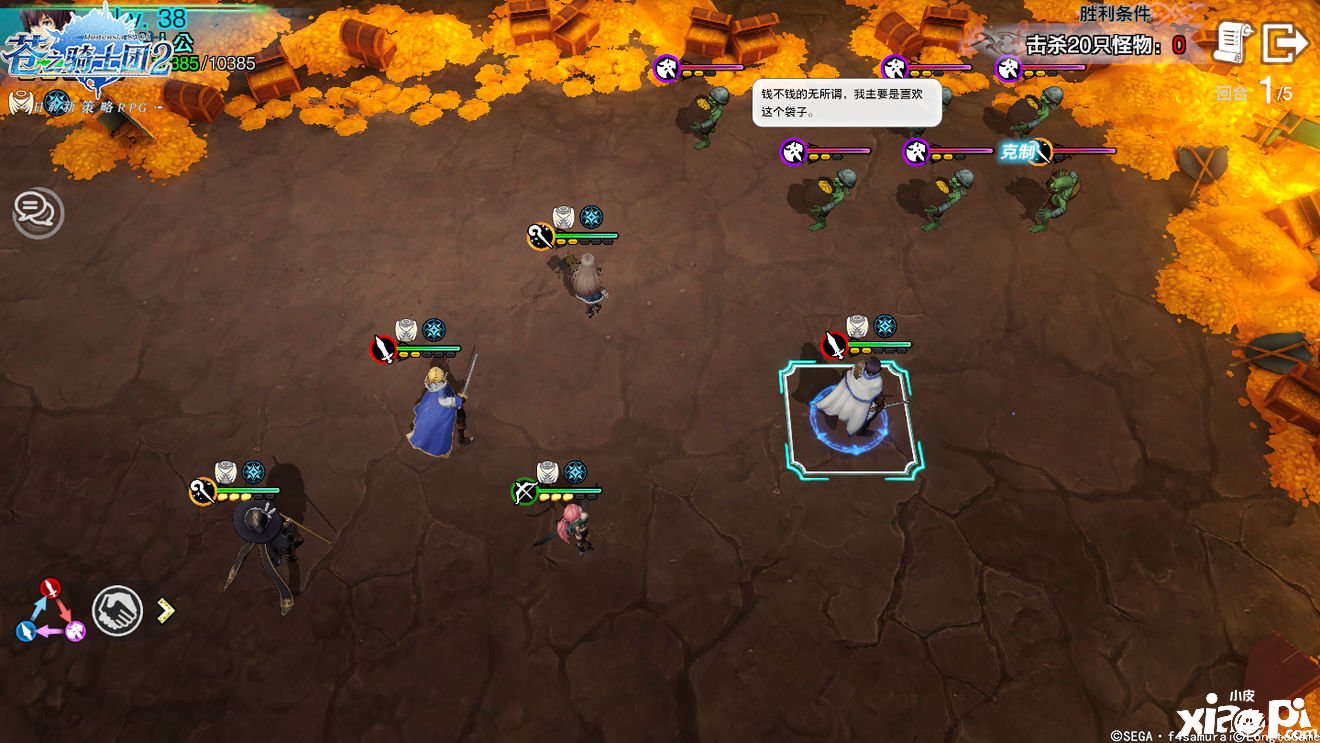The height and width of the screenshot is (743, 1320).
Task: Tap the handshake icon button
Action: click(117, 610)
